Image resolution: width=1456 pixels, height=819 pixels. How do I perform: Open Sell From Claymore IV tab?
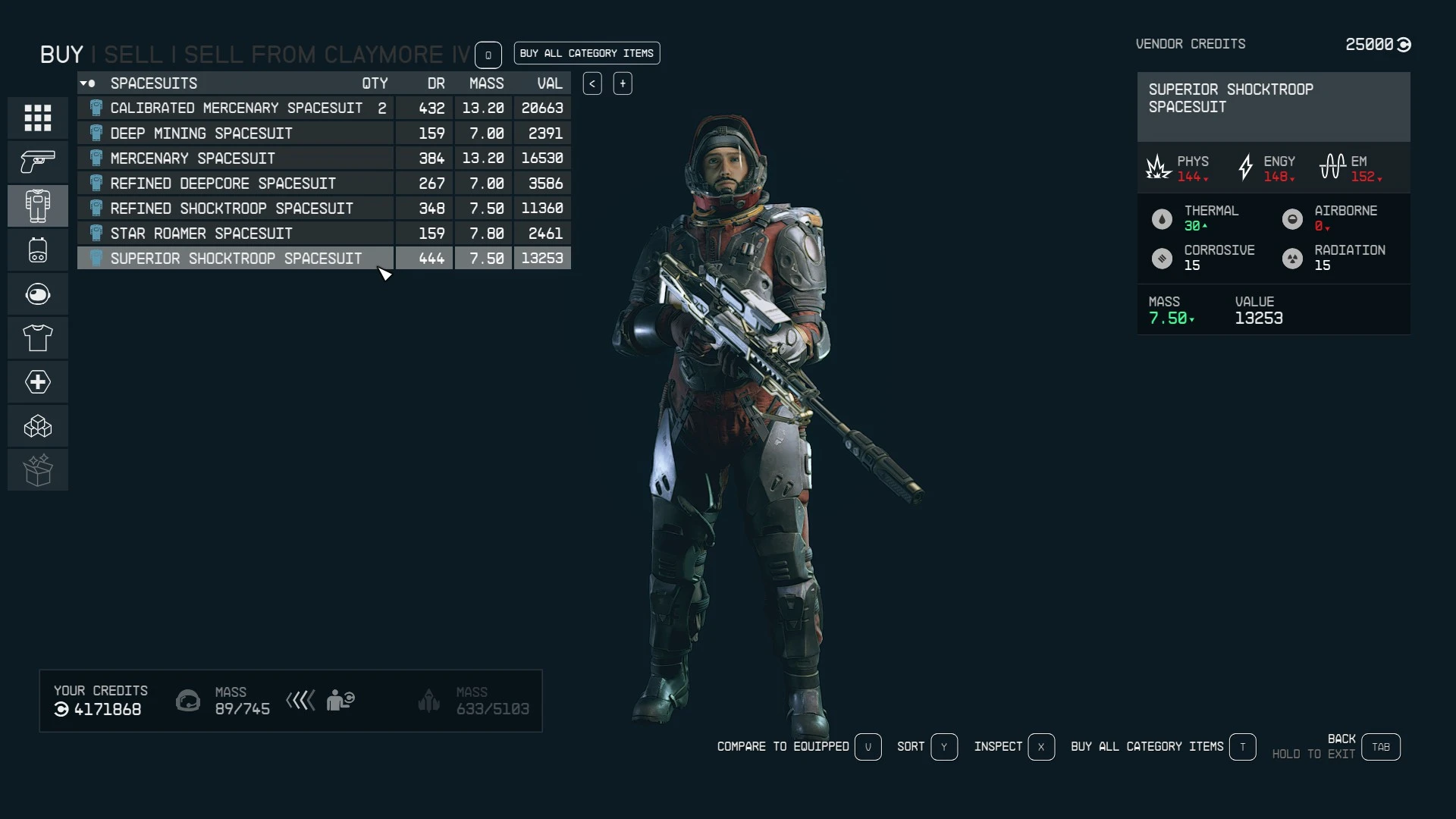coord(327,55)
